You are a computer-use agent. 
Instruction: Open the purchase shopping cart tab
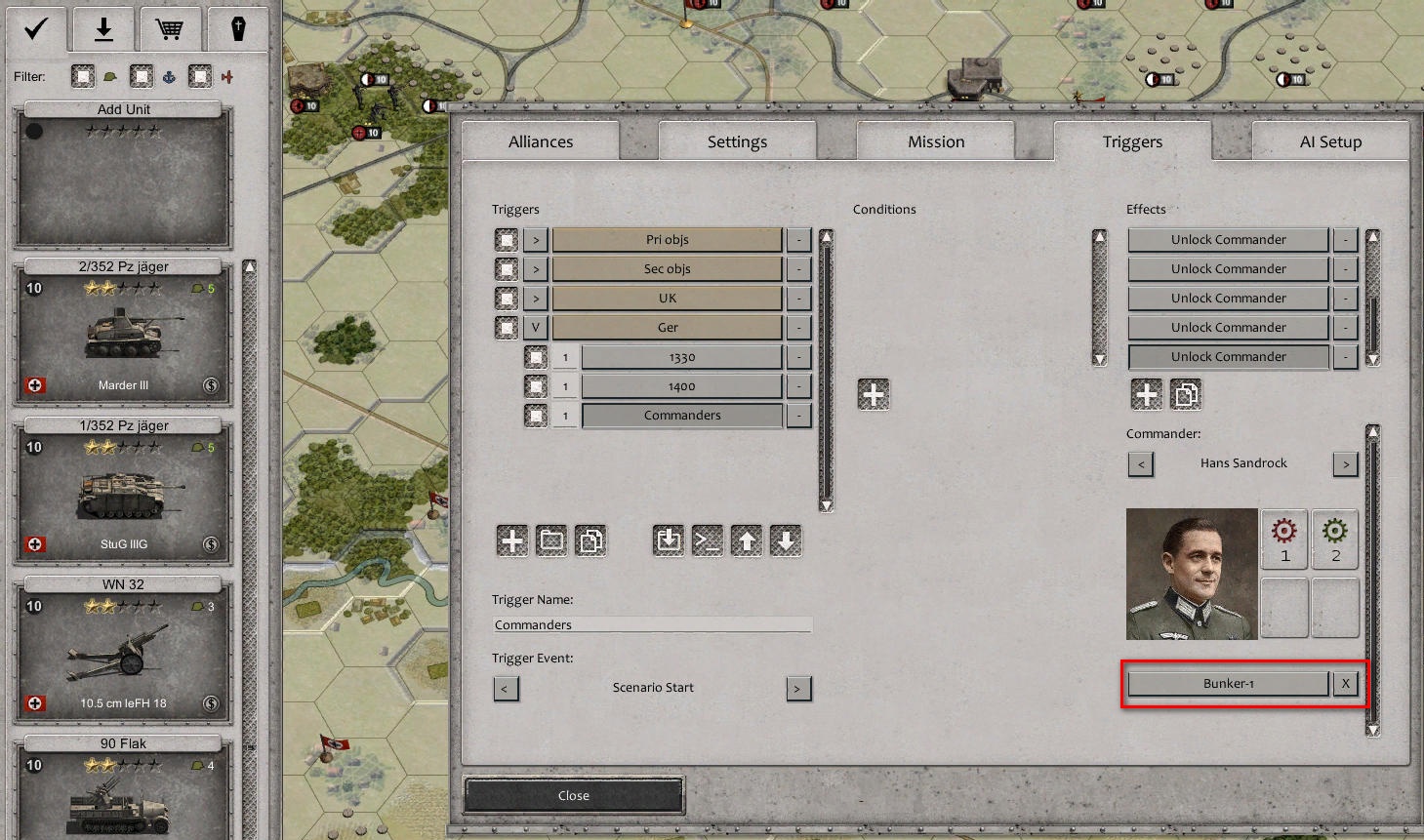pos(171,28)
